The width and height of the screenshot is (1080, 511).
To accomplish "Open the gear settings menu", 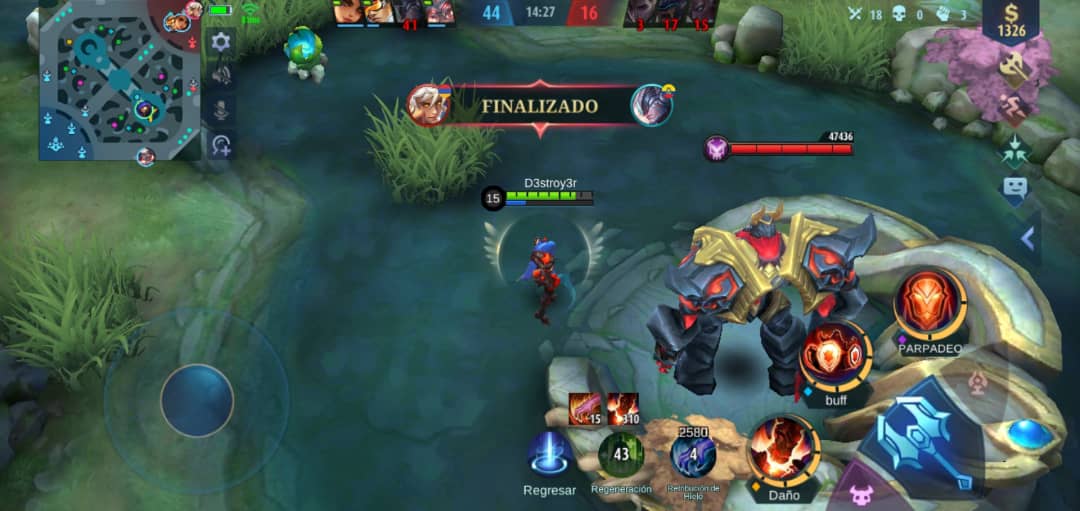I will point(221,42).
